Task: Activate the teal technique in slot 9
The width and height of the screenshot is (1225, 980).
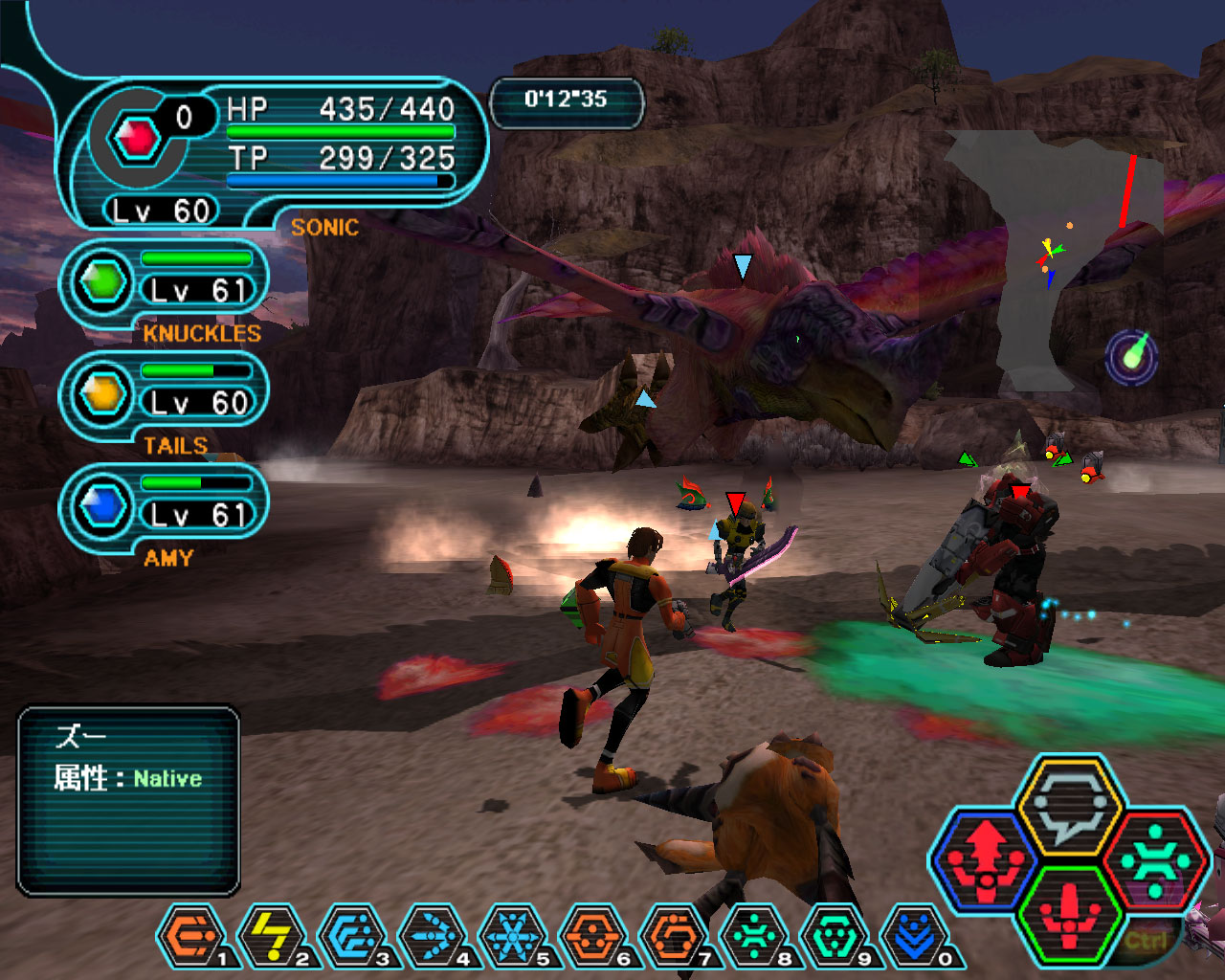Action: point(835,936)
